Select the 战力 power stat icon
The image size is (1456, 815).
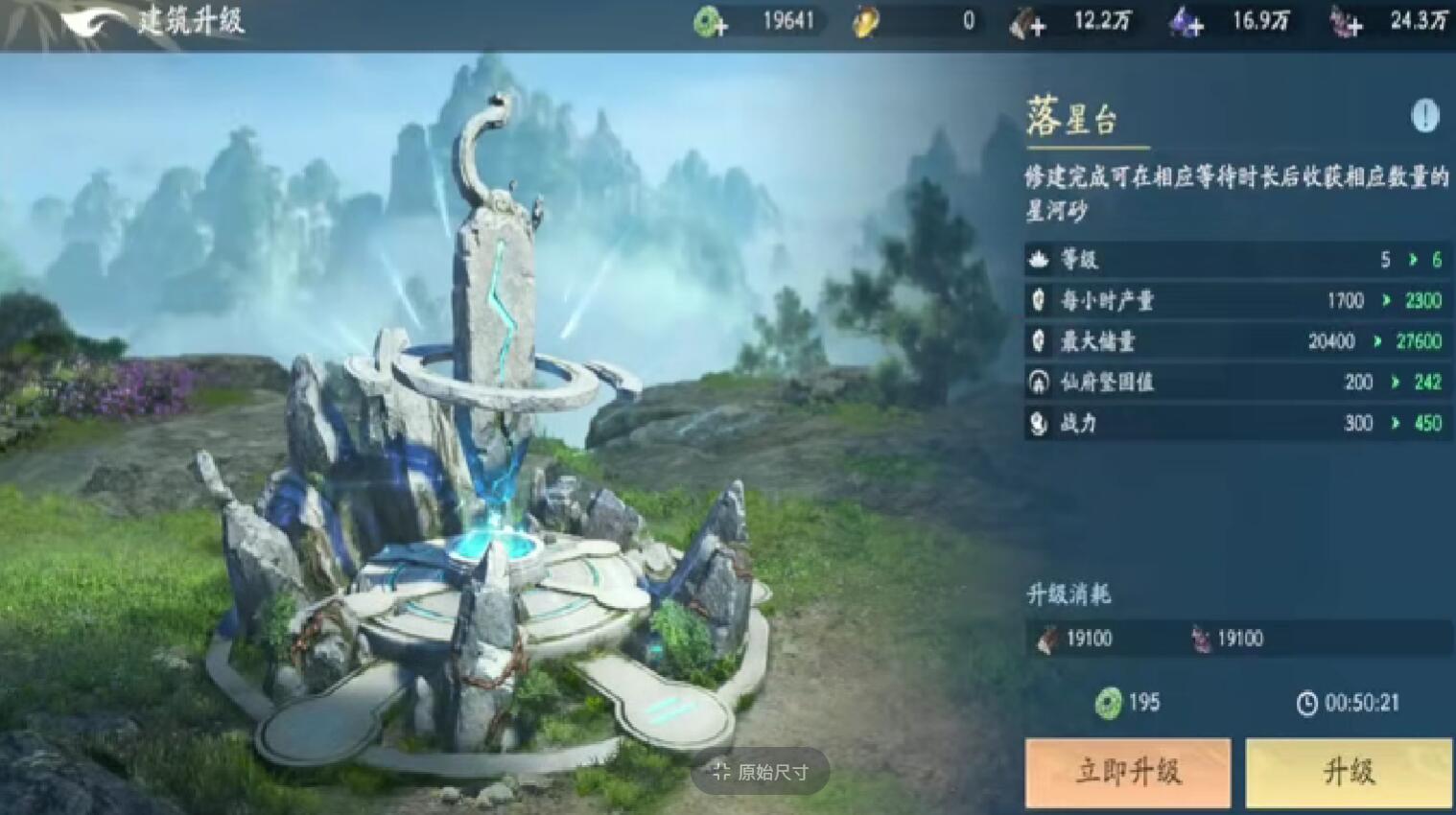click(1039, 424)
